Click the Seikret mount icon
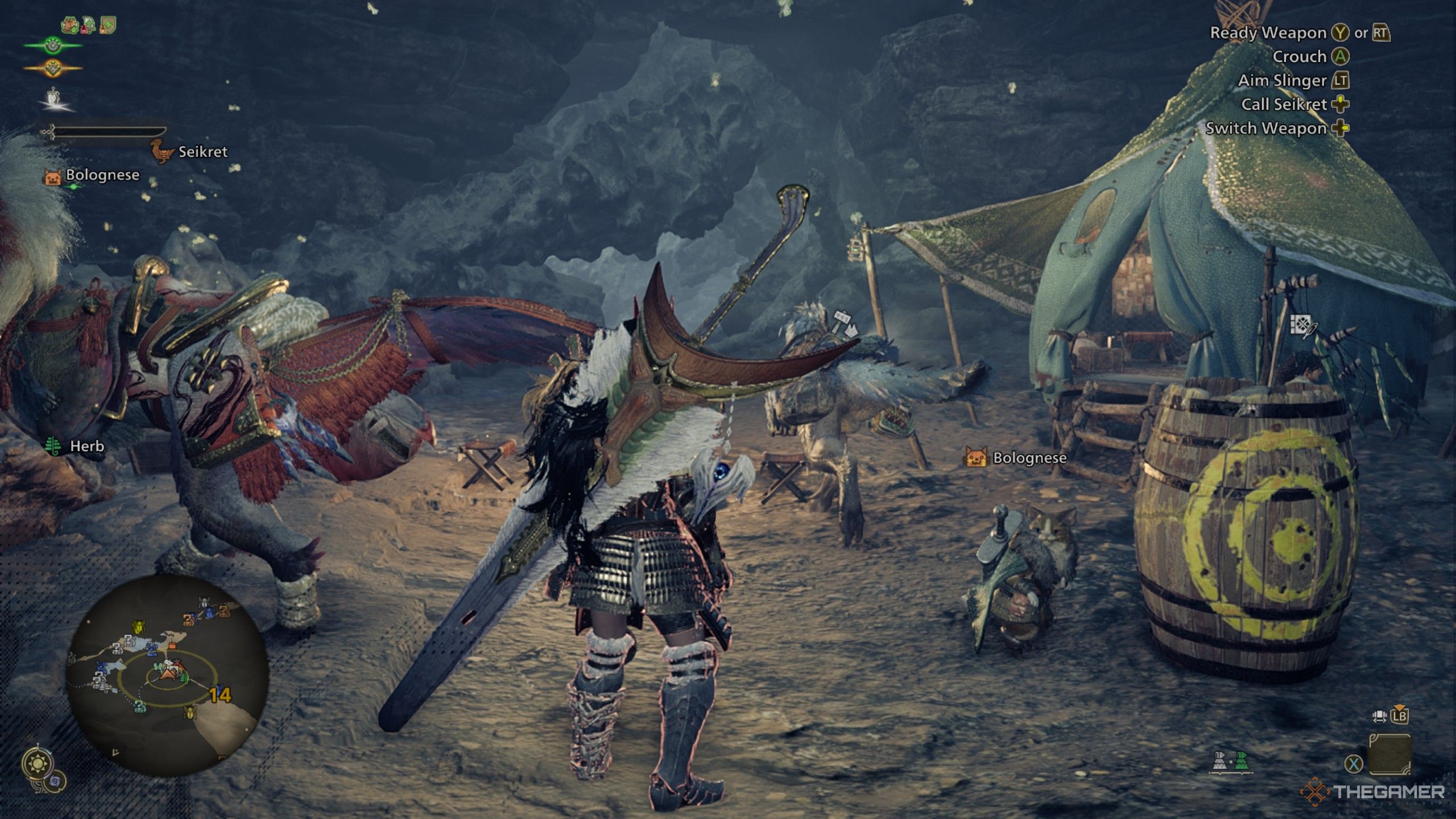Viewport: 1456px width, 819px height. click(162, 152)
